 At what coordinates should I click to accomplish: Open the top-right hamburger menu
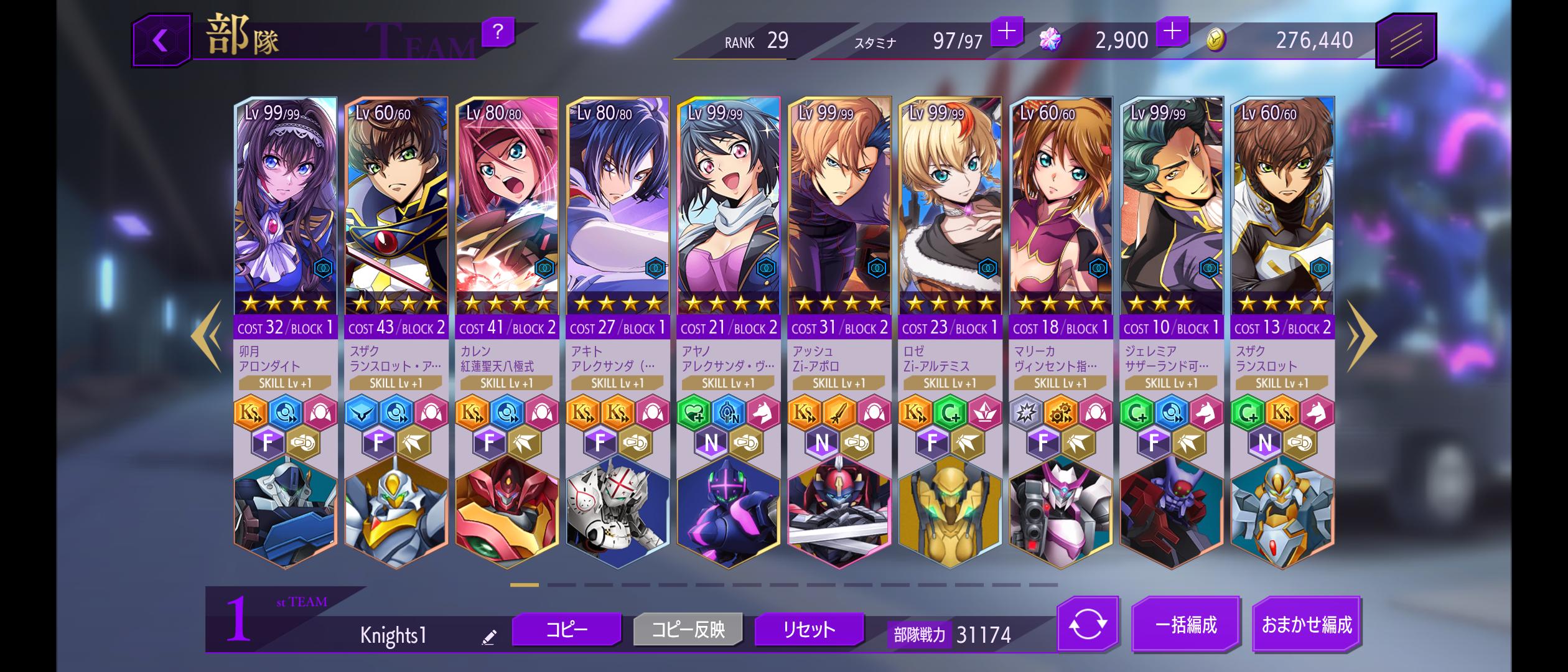(x=1405, y=41)
